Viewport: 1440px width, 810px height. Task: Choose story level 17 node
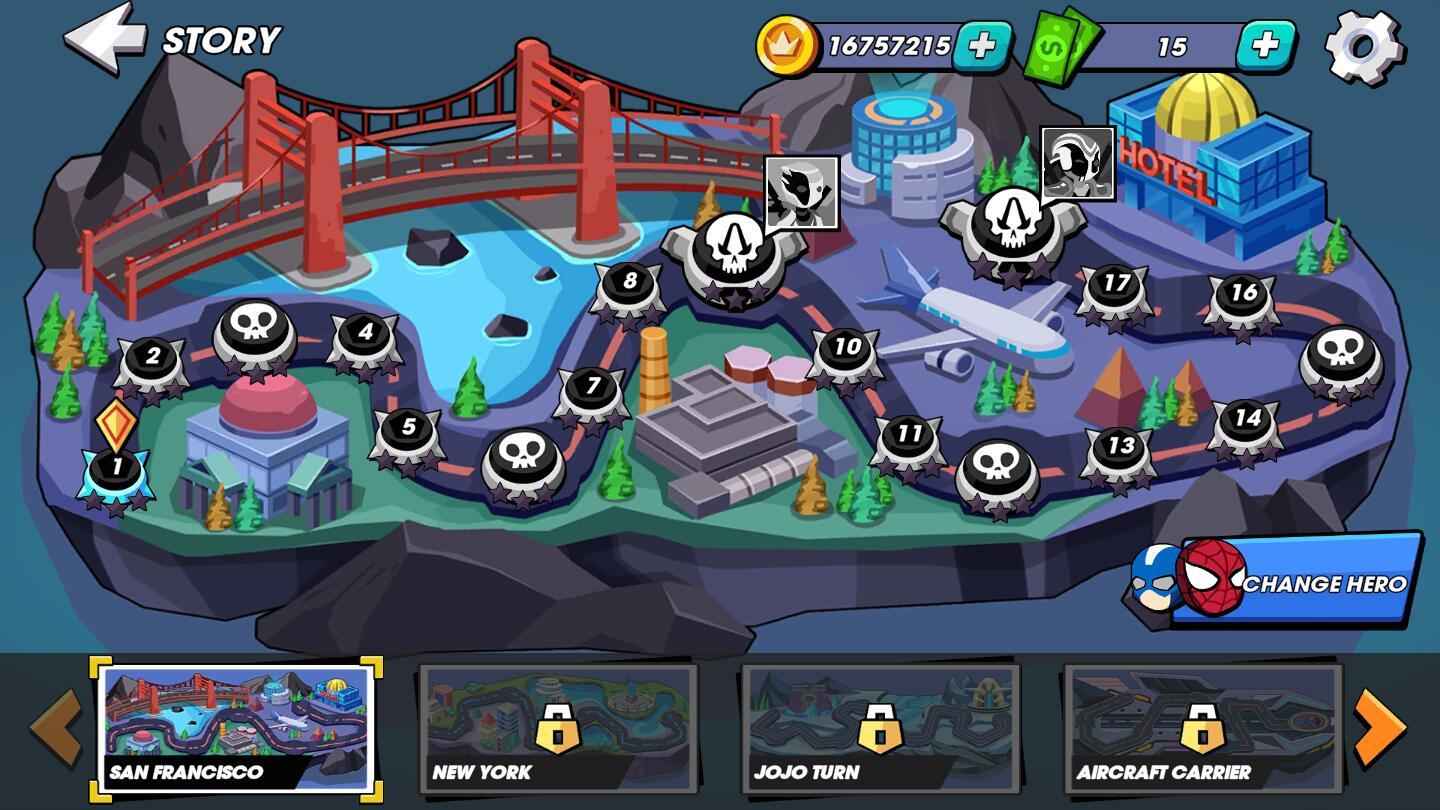(x=1115, y=288)
